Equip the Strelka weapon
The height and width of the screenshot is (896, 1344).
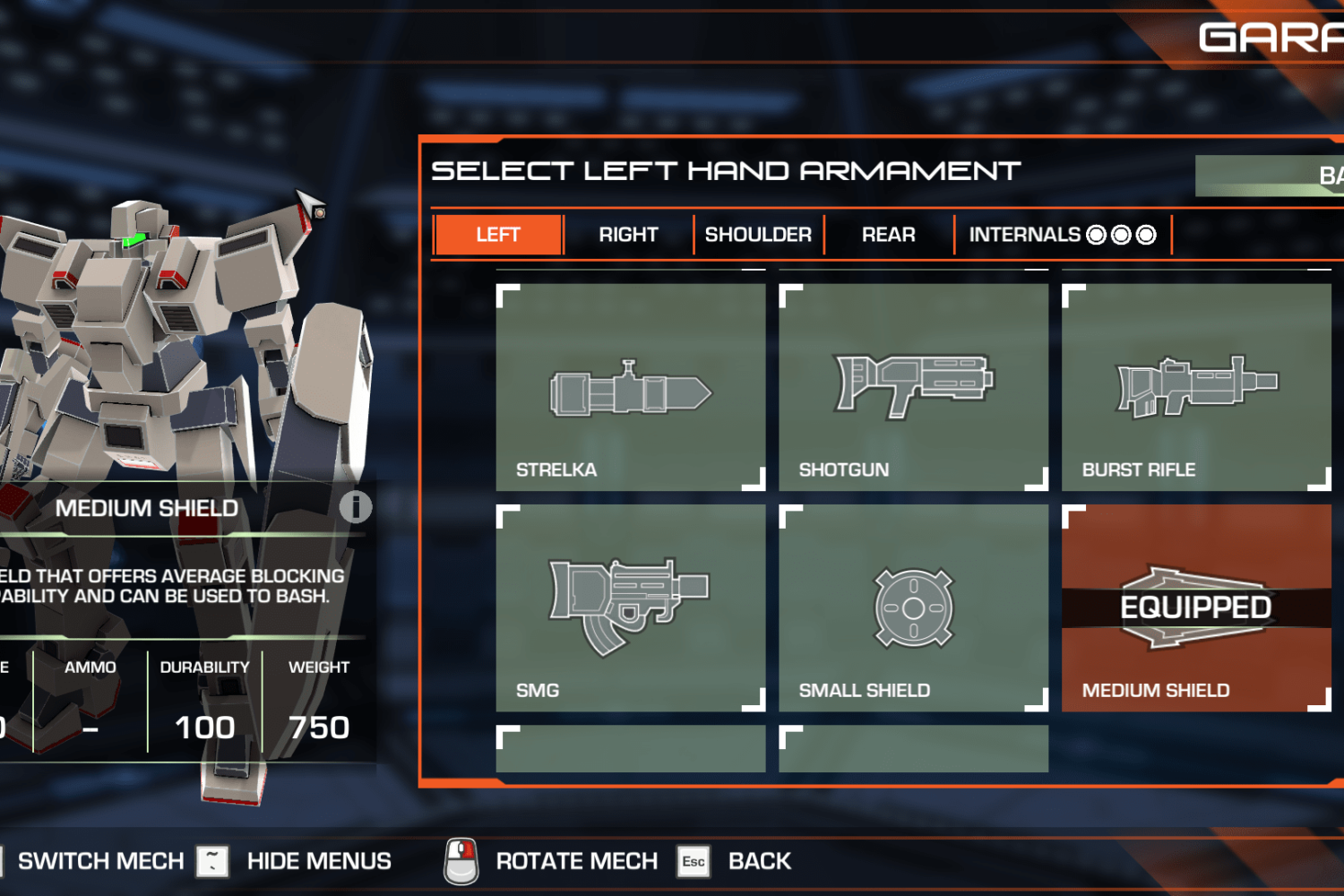point(631,387)
